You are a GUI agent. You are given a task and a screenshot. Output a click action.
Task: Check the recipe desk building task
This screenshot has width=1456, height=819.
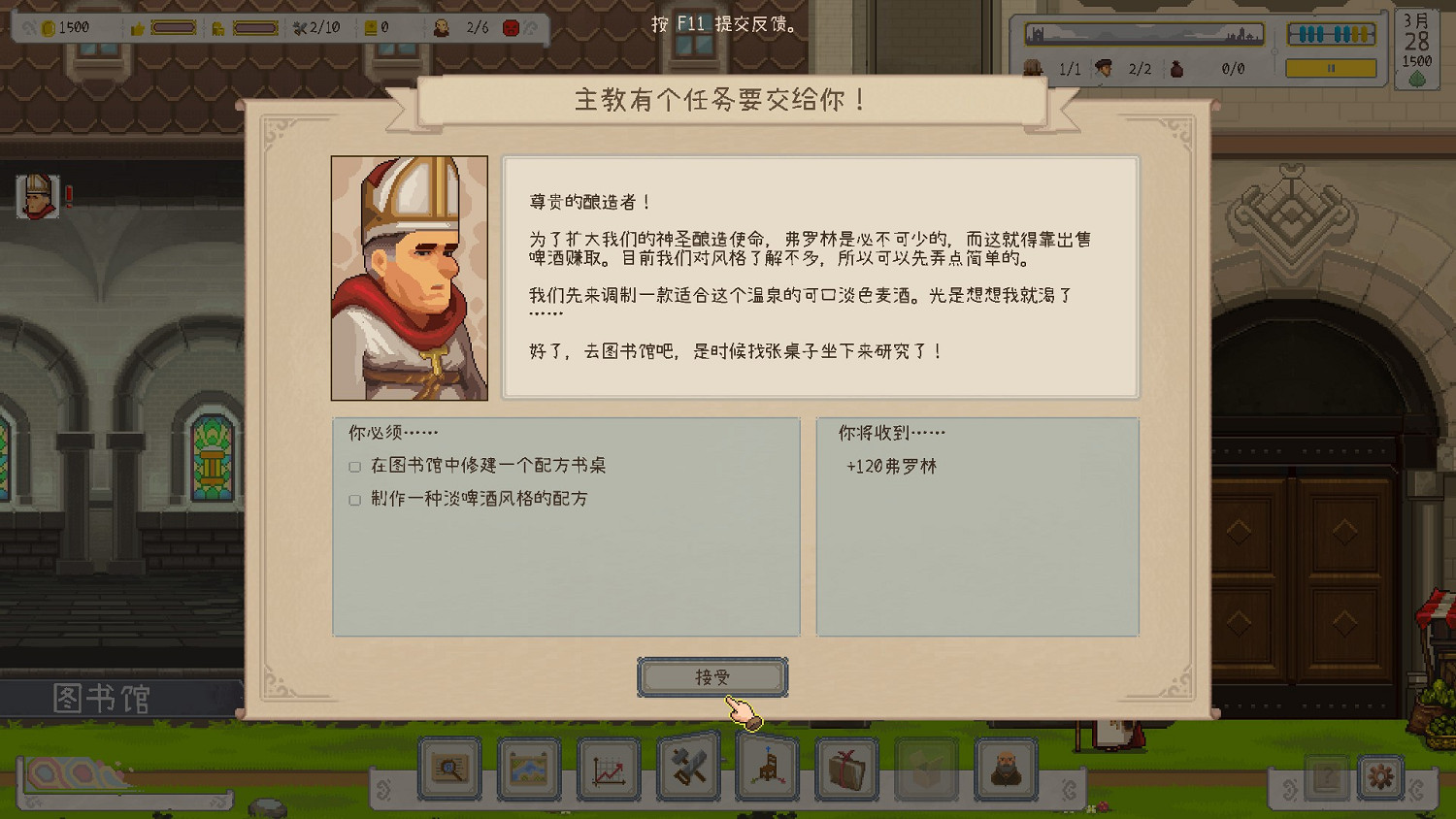[x=354, y=467]
